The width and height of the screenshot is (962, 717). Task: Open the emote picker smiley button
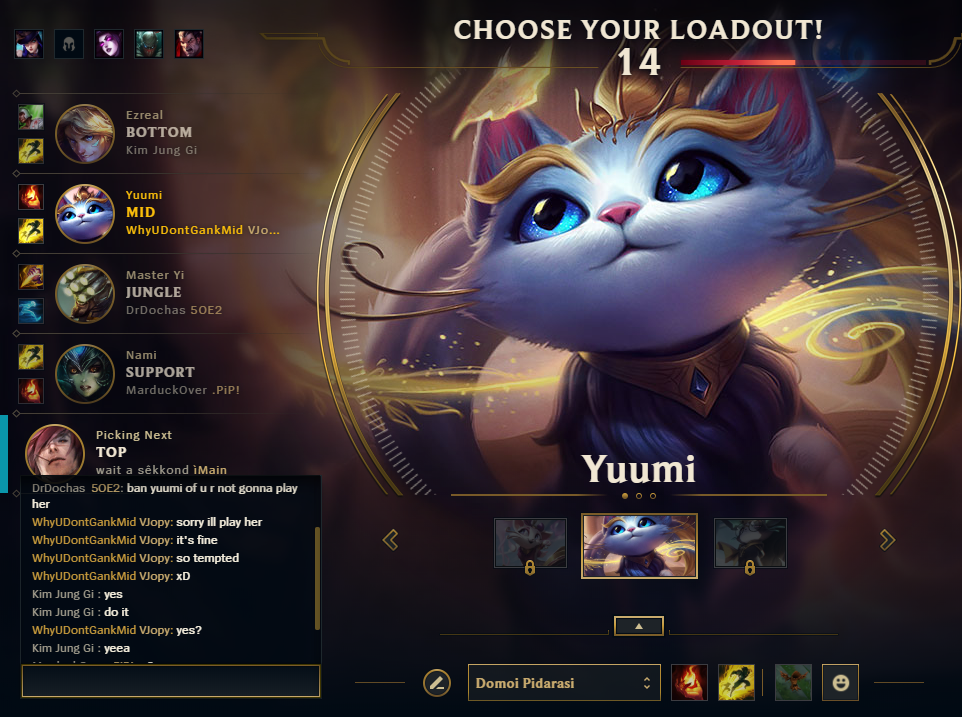click(x=841, y=683)
